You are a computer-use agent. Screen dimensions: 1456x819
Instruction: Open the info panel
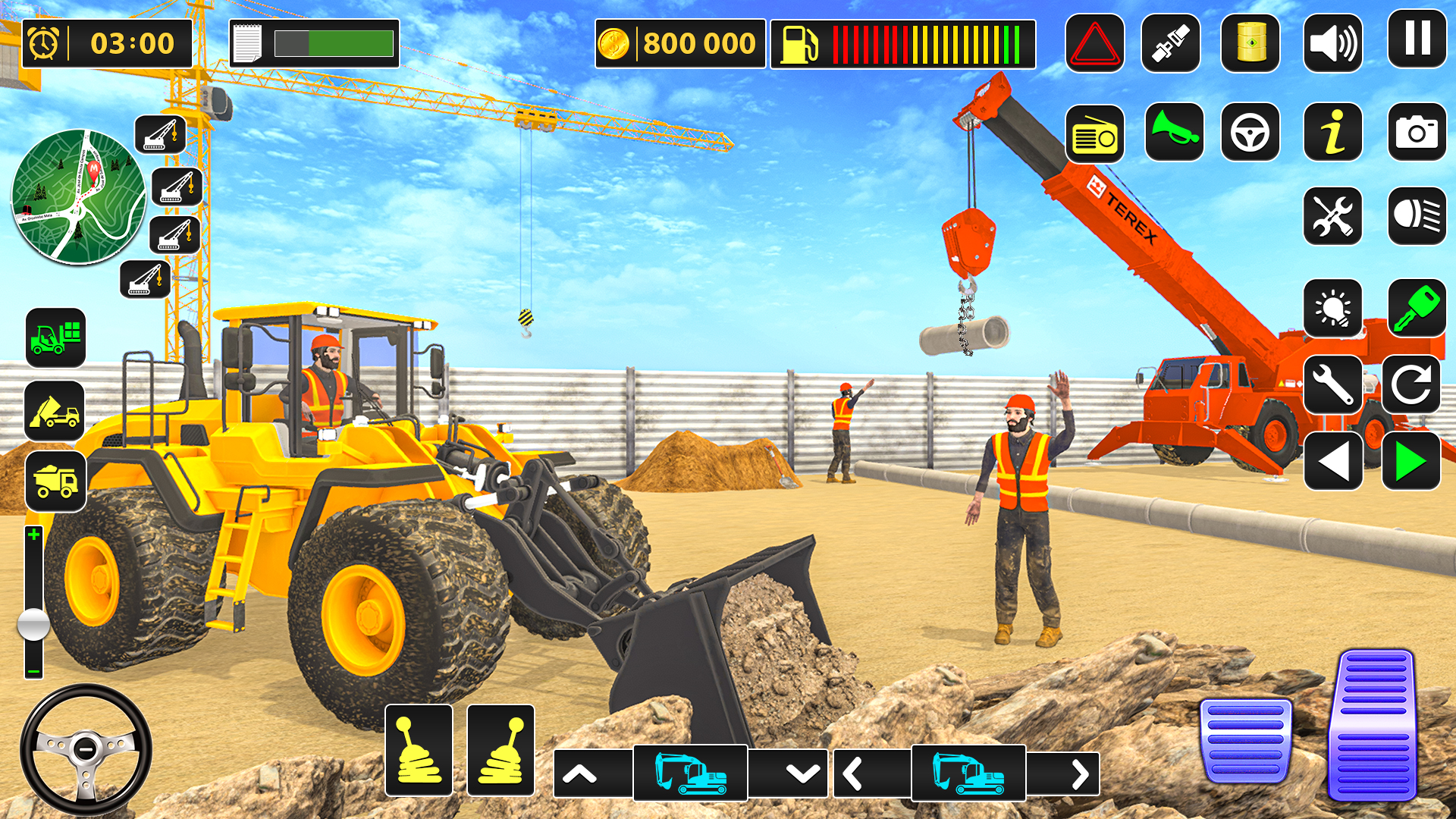click(x=1332, y=134)
